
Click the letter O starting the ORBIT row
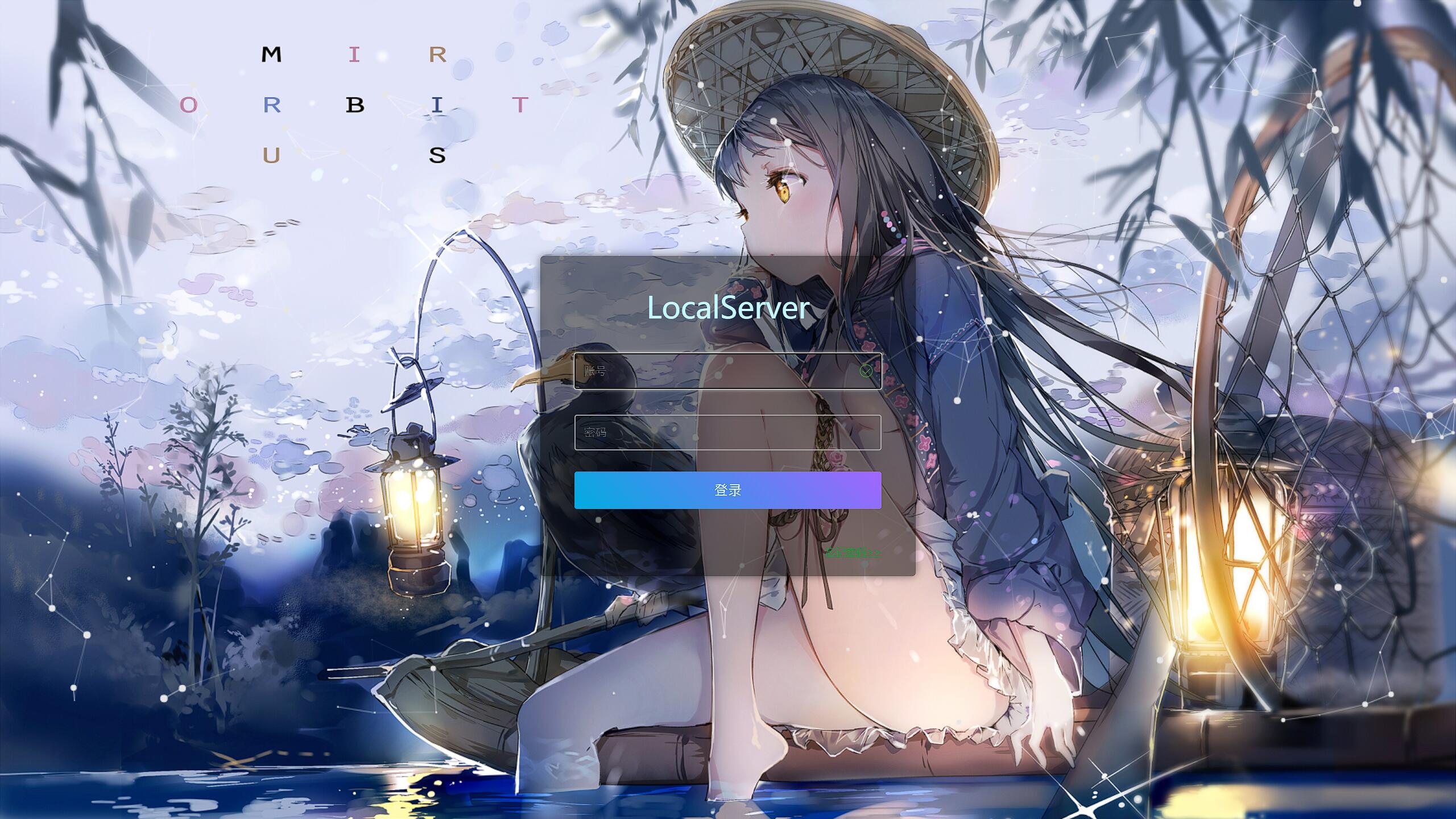tap(189, 103)
